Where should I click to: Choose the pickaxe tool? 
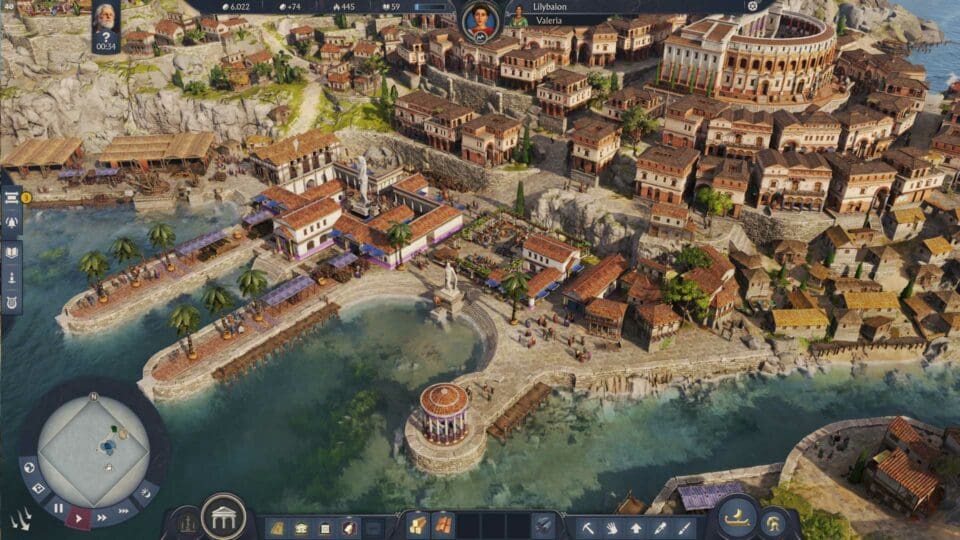pos(589,526)
